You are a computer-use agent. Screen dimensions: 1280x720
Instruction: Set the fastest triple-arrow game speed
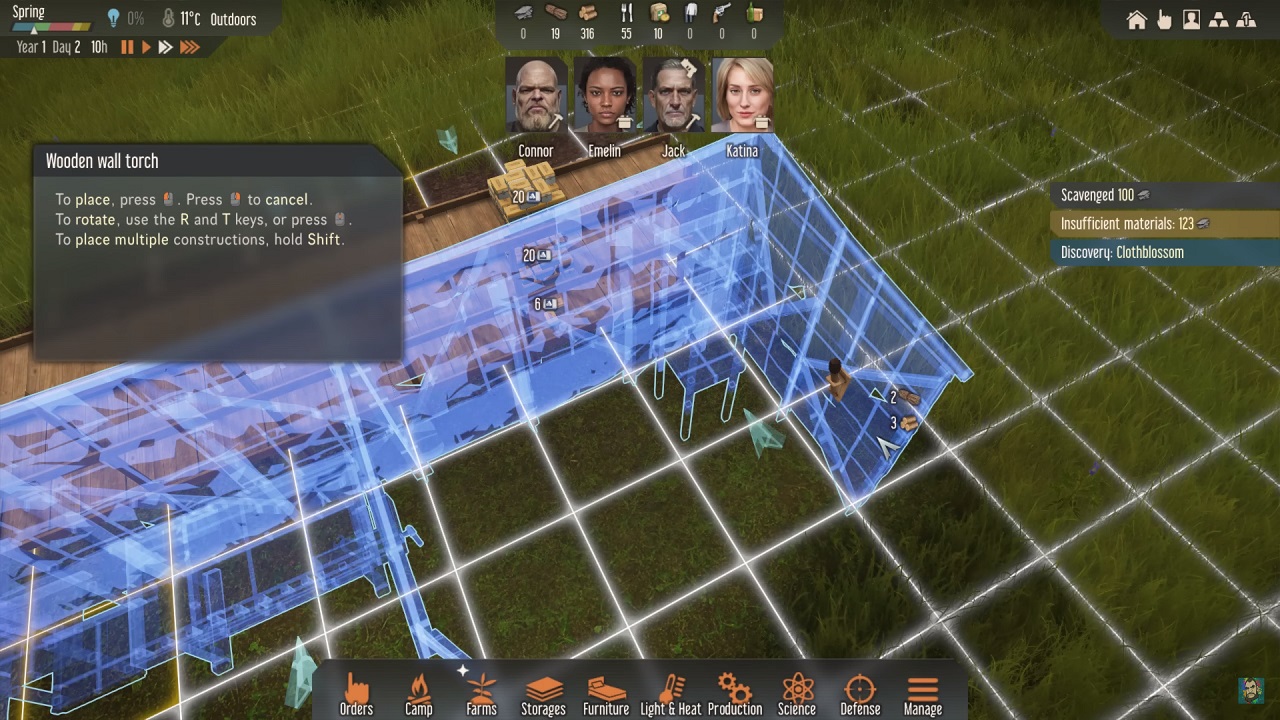189,47
